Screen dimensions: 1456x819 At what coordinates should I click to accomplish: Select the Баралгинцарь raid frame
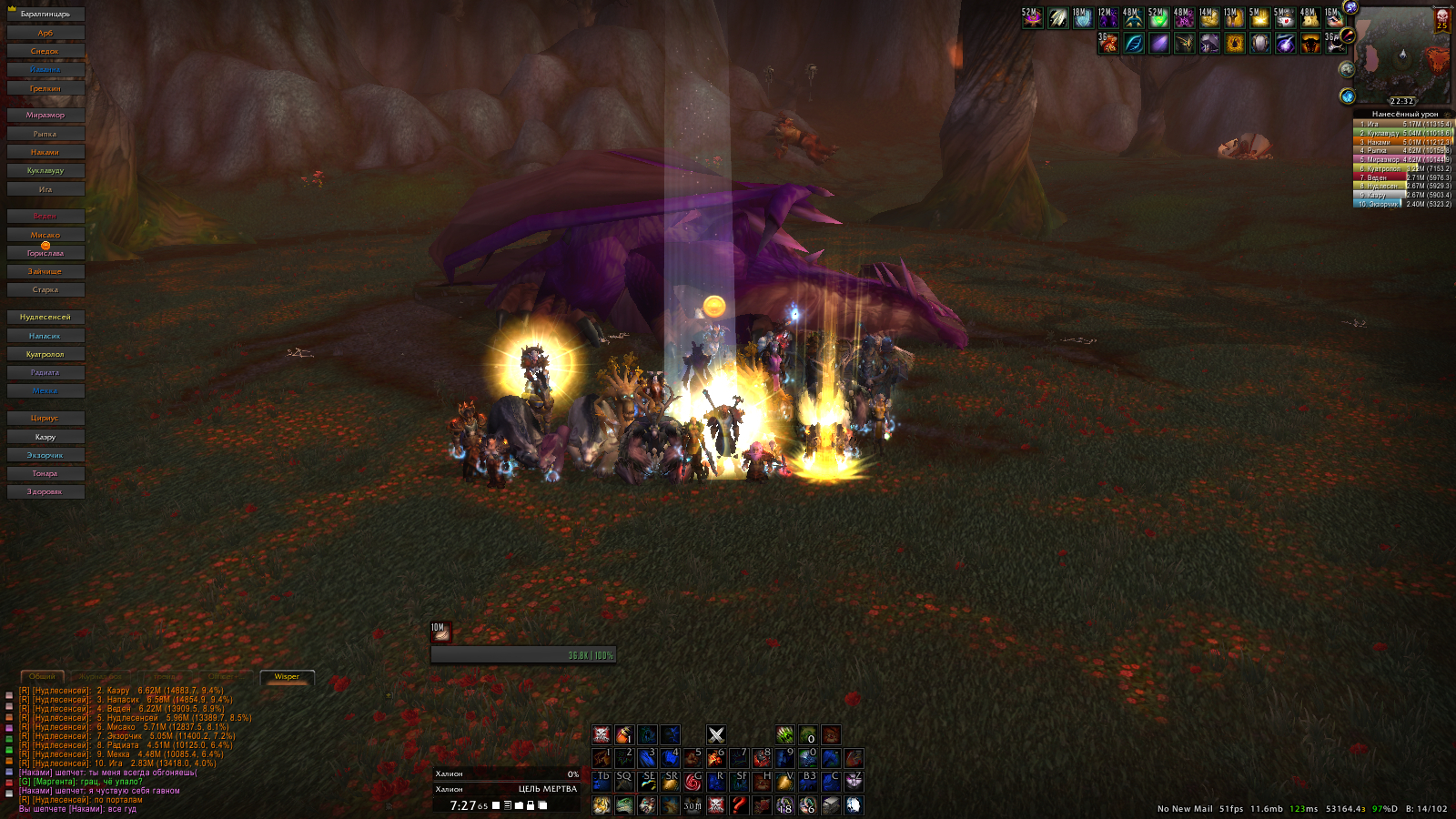point(45,15)
